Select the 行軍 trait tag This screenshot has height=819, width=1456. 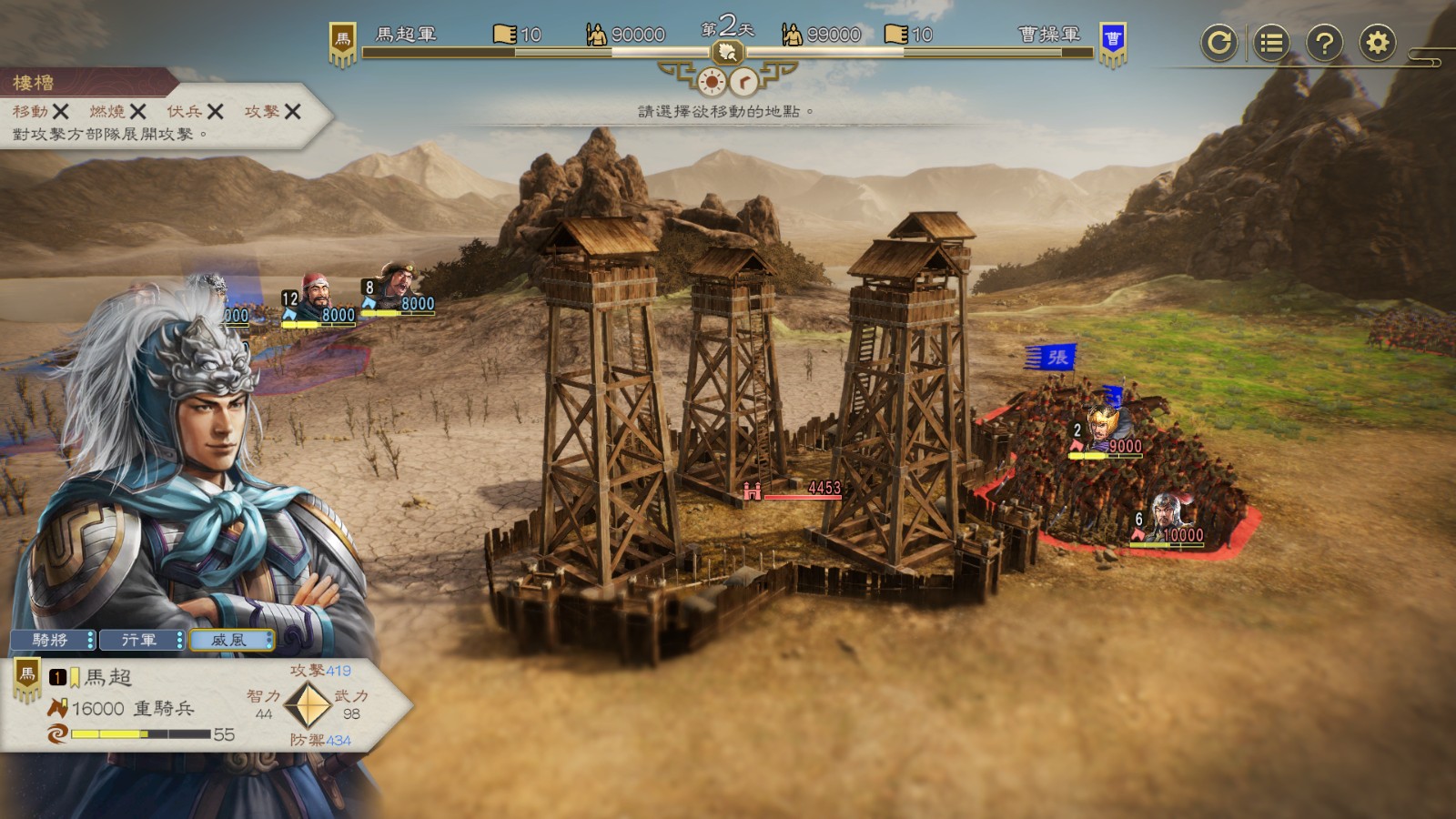point(141,641)
